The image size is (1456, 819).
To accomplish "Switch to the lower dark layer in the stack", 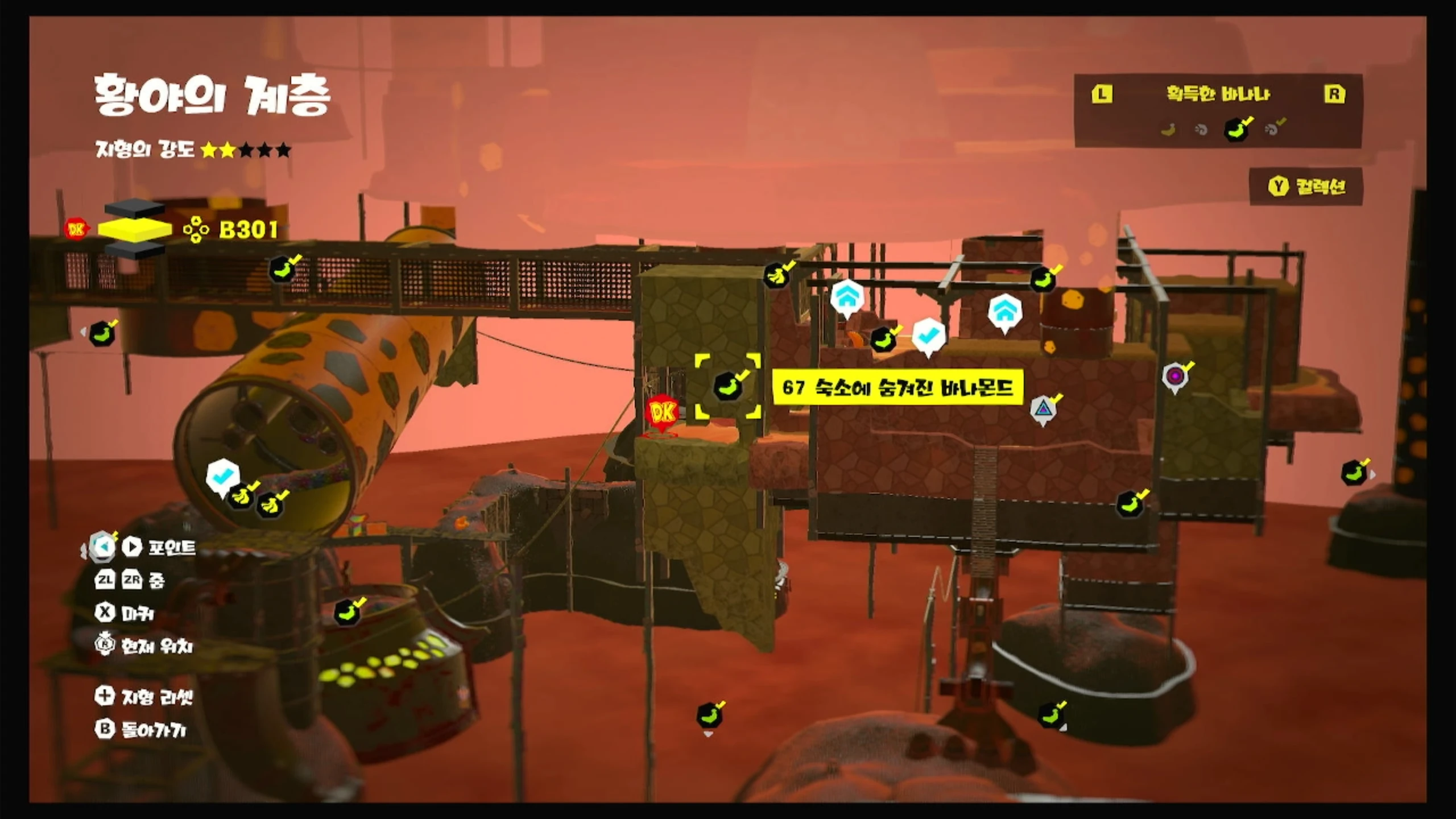I will point(135,249).
